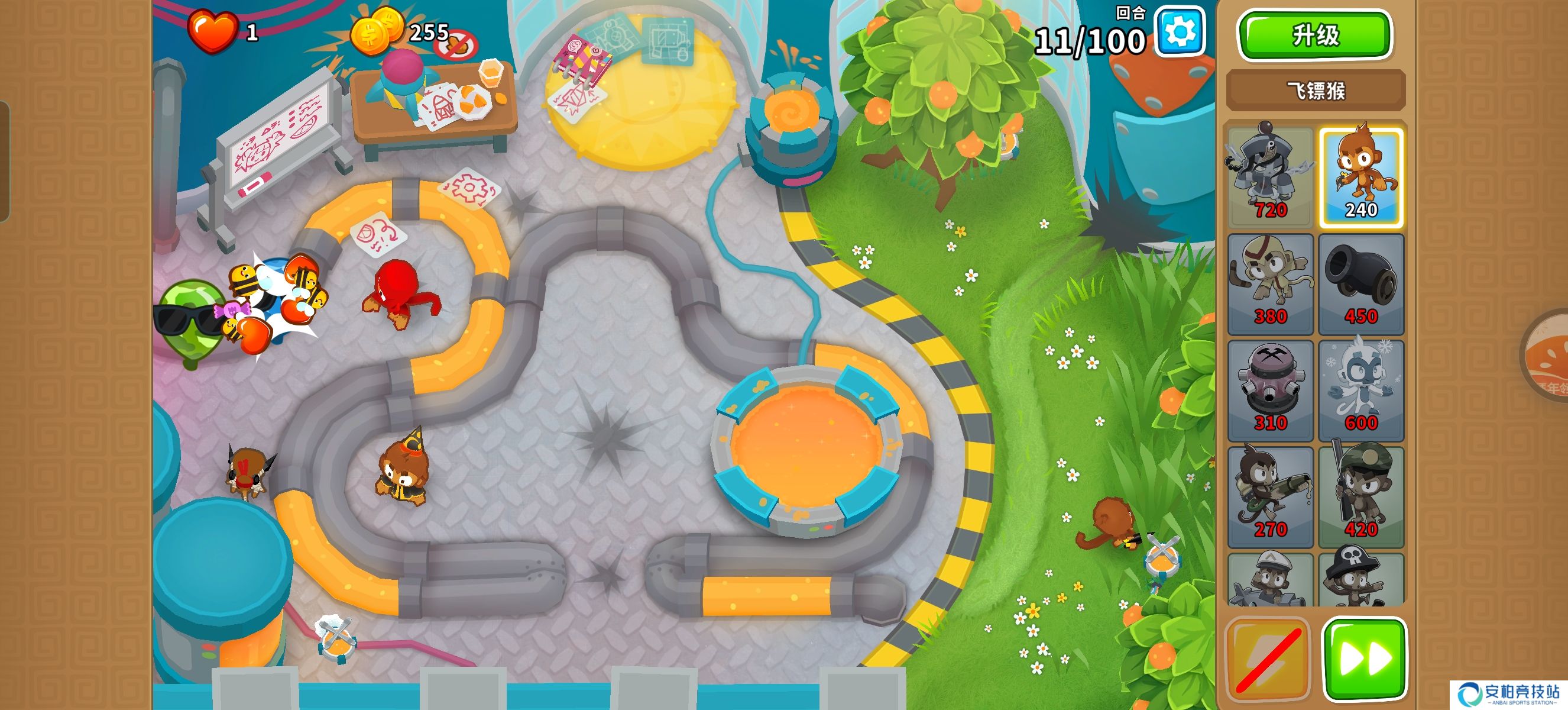The height and width of the screenshot is (710, 1568).
Task: Pick the Bomb Shooter cannon costing 450
Action: [1361, 284]
